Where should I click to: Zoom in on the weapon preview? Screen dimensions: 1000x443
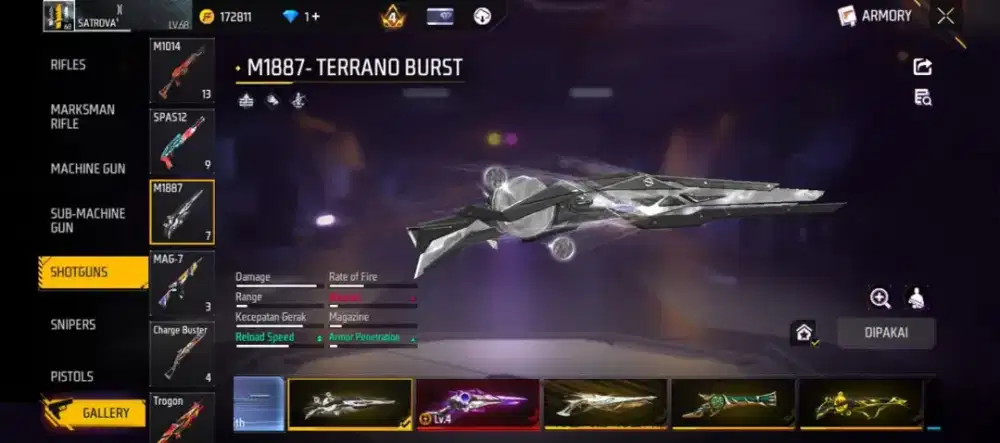(x=880, y=298)
